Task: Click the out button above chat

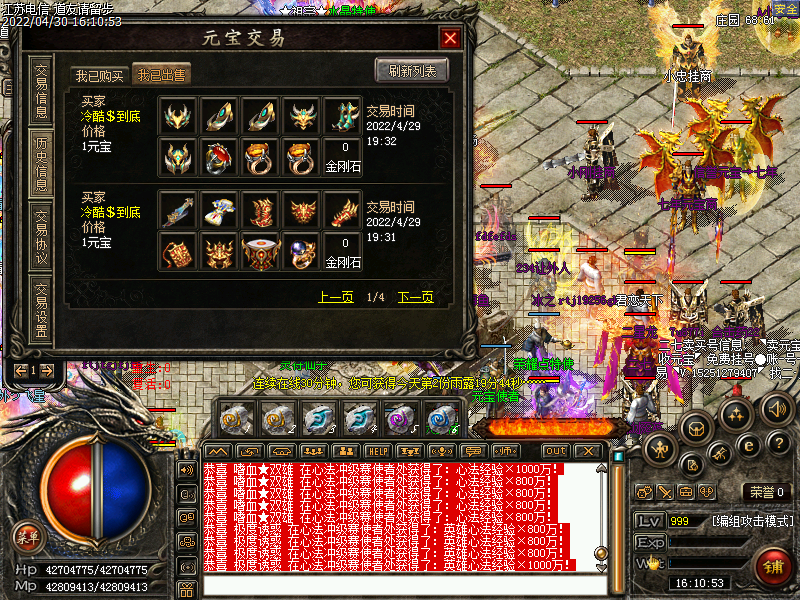Action: pos(555,451)
